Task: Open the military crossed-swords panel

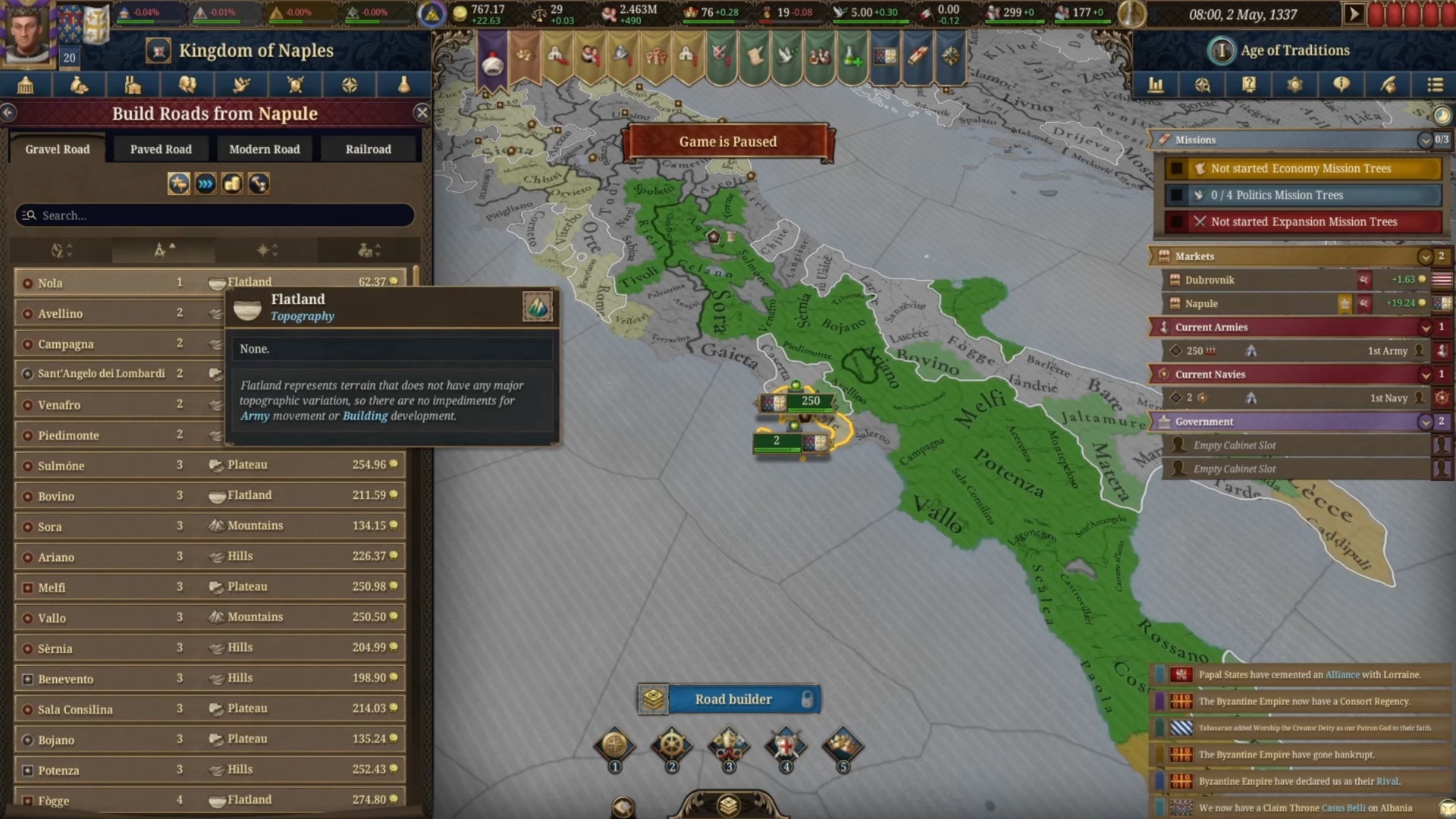Action: [x=295, y=85]
